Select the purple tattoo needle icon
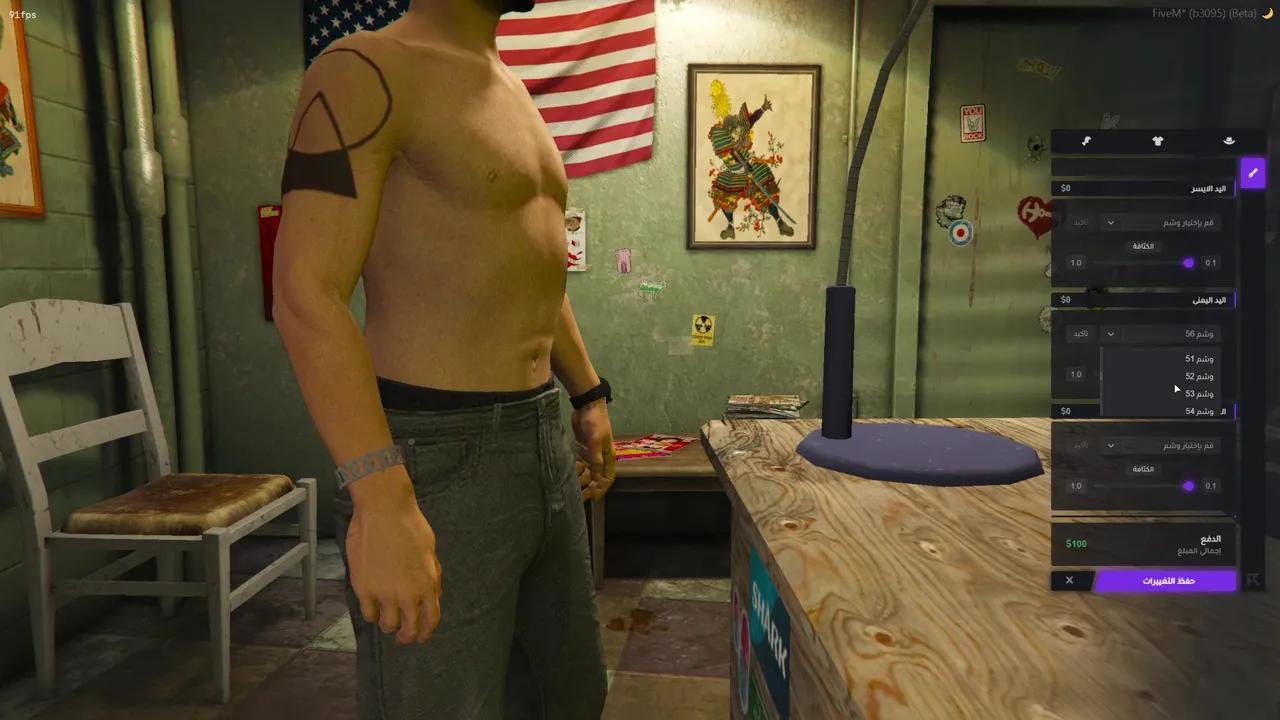This screenshot has height=720, width=1280. click(x=1253, y=172)
